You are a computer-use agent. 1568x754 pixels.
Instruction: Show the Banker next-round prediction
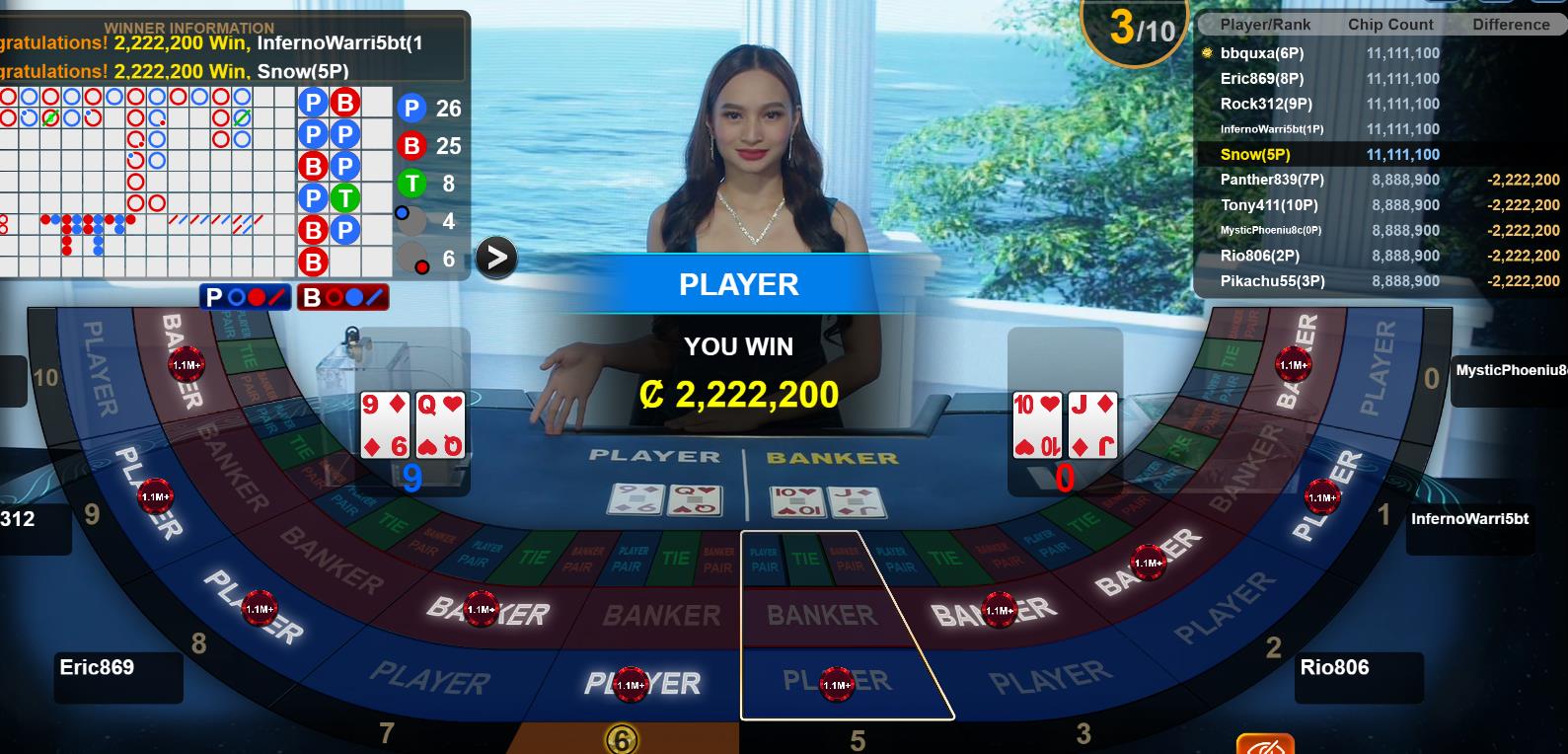[343, 297]
